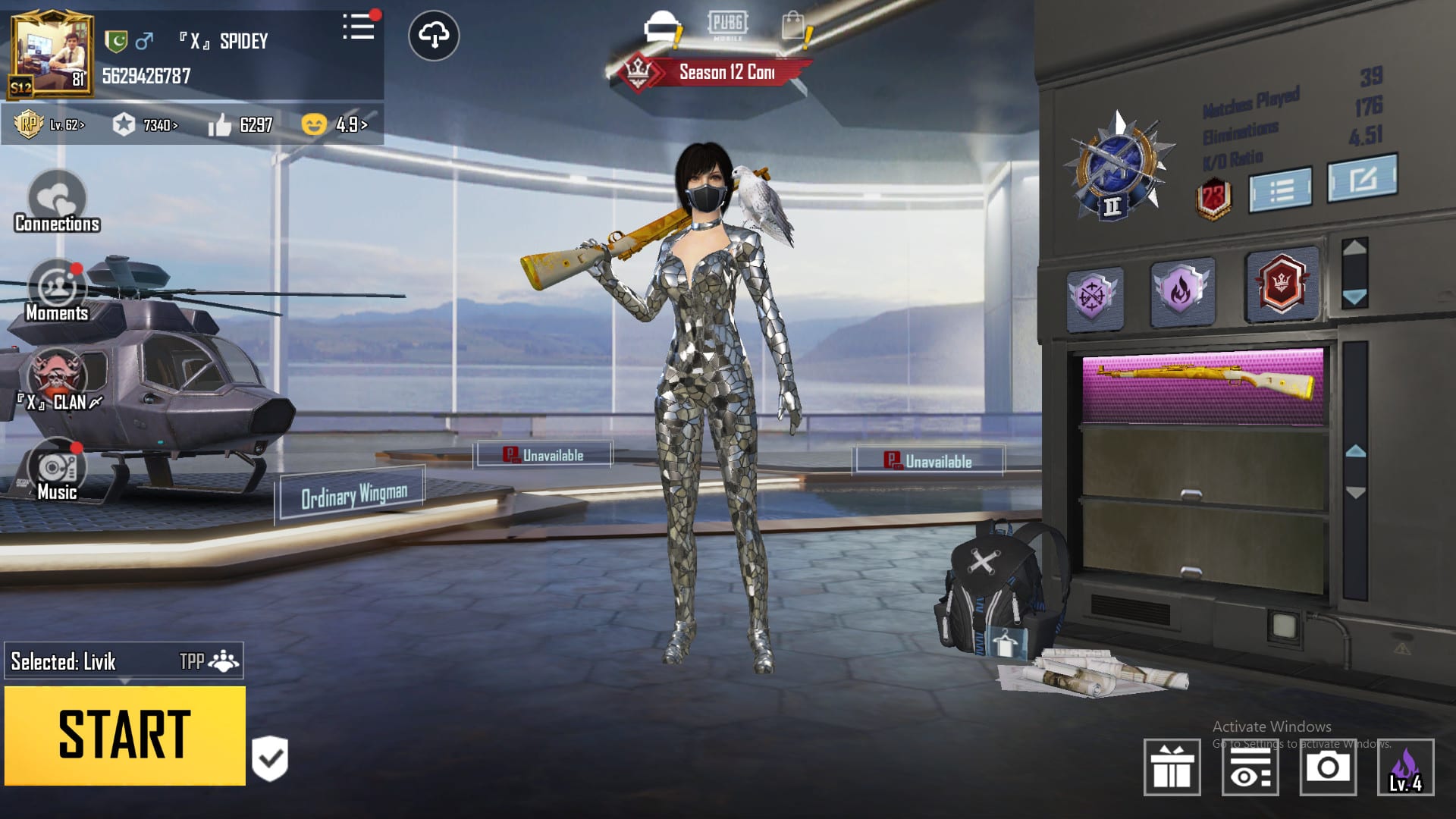Open the Connections menu
1456x819 pixels.
click(x=57, y=201)
